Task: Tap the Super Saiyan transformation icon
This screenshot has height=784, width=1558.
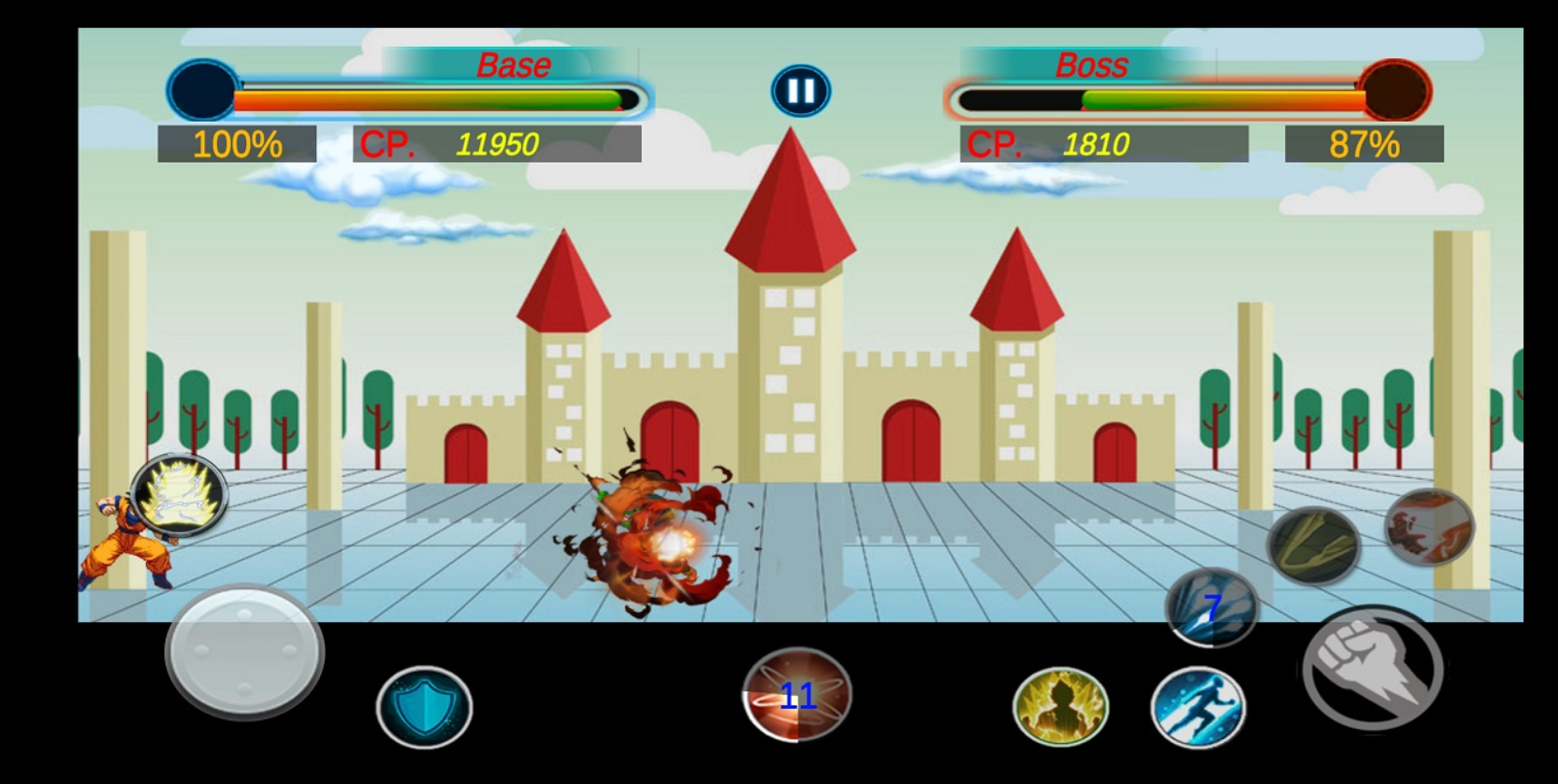Action: [179, 494]
